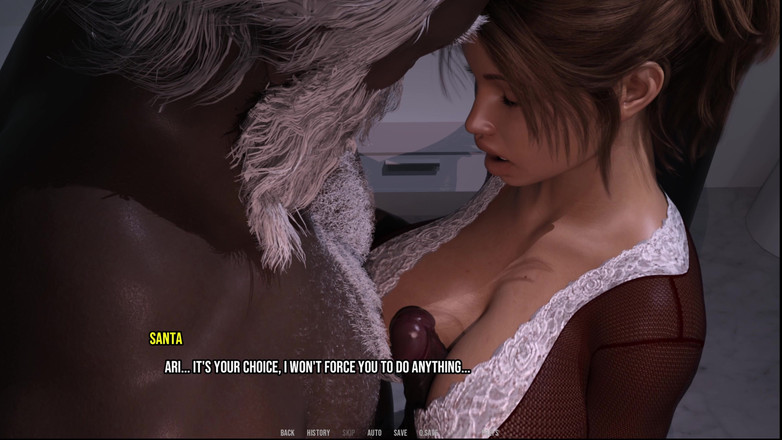Quick save with Q.Save
The image size is (782, 440).
[429, 433]
